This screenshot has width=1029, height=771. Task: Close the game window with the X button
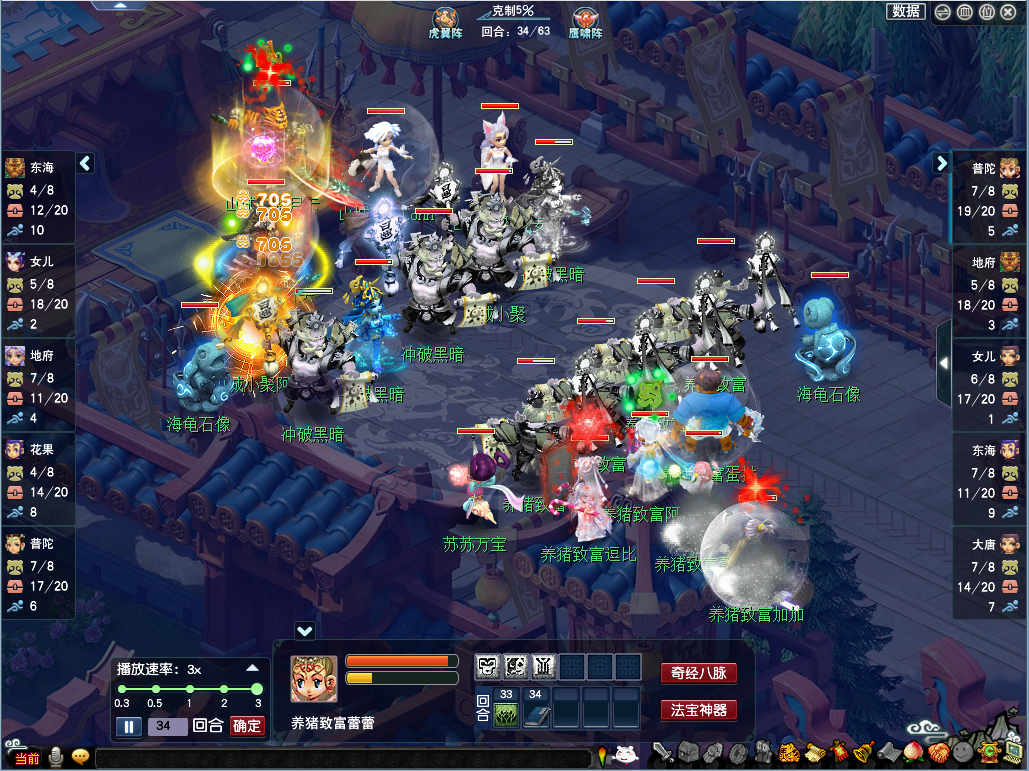pyautogui.click(x=1008, y=12)
